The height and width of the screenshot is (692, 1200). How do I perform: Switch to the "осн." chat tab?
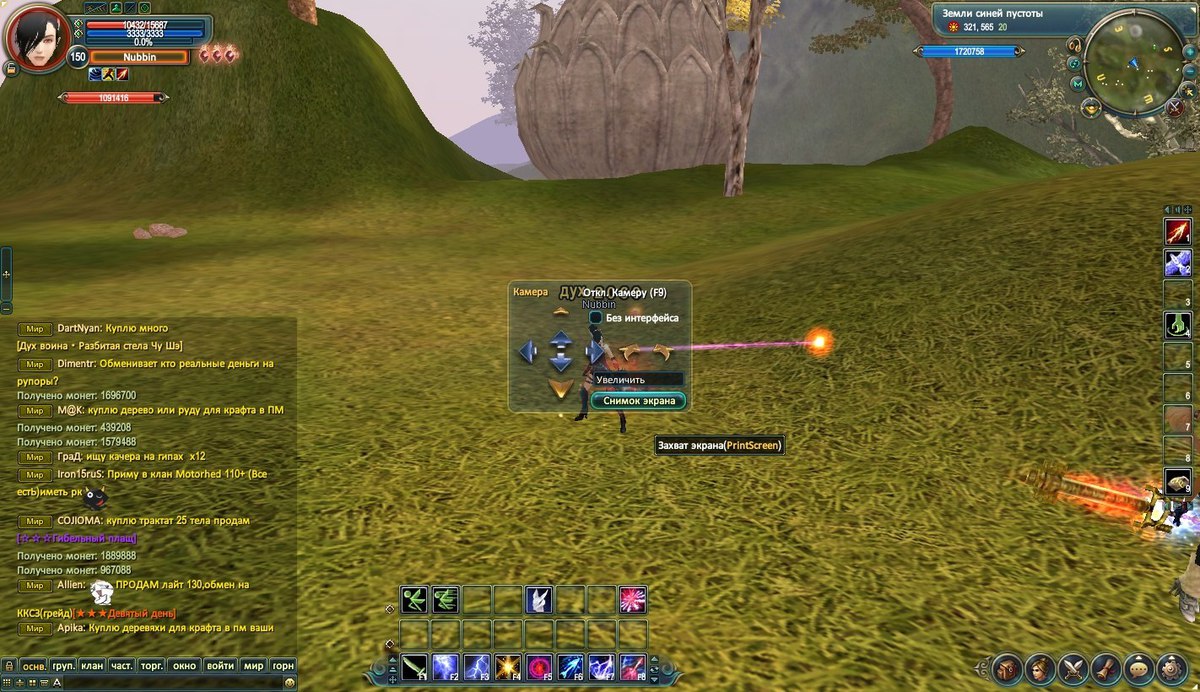(x=35, y=665)
